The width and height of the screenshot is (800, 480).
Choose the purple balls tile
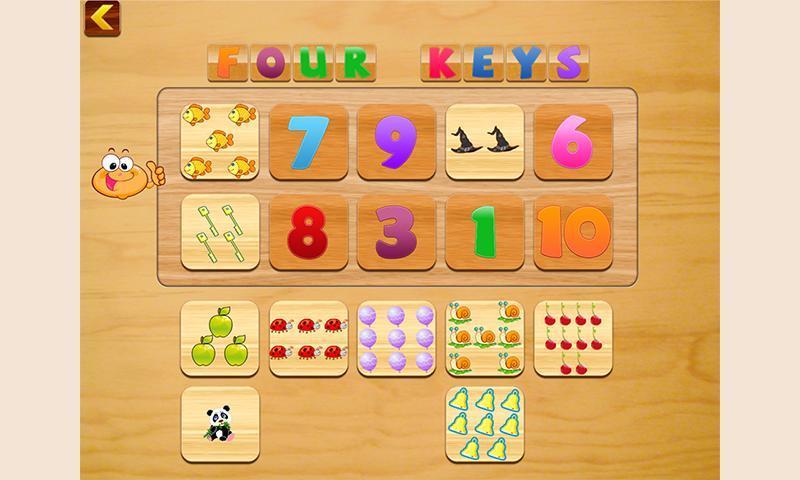(396, 339)
